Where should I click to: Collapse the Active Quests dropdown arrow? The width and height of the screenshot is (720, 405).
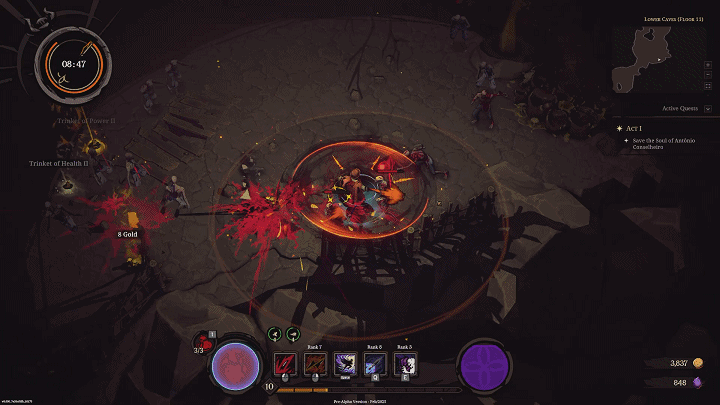click(x=708, y=108)
